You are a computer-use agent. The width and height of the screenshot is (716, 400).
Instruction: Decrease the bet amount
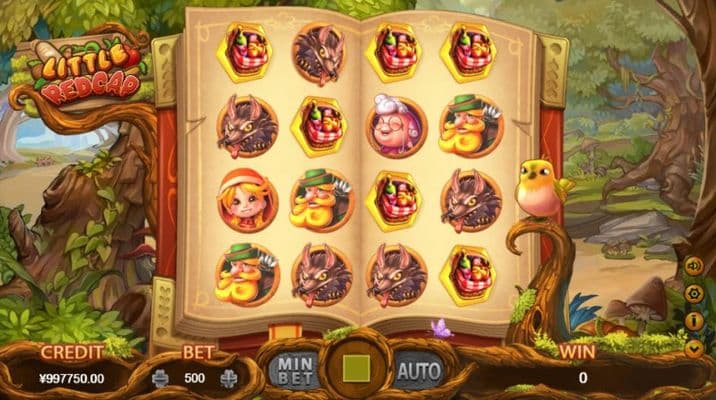[162, 379]
